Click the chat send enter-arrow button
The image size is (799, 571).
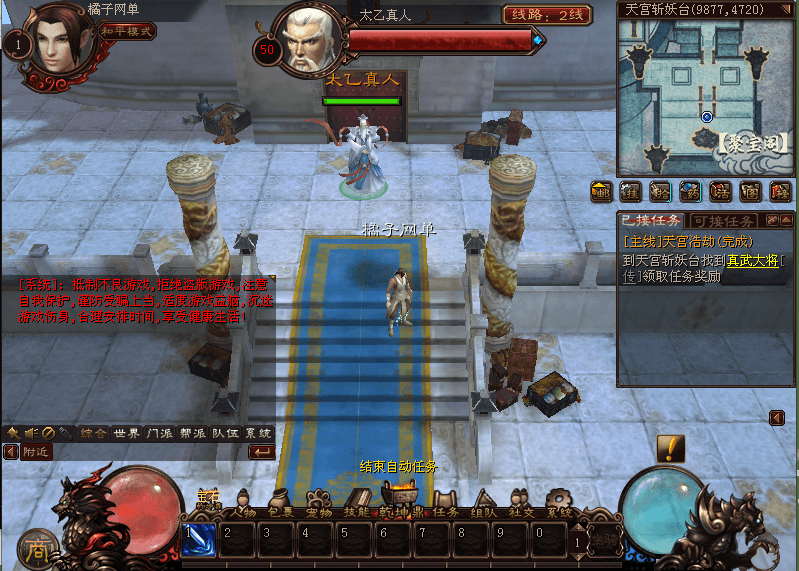[x=261, y=452]
